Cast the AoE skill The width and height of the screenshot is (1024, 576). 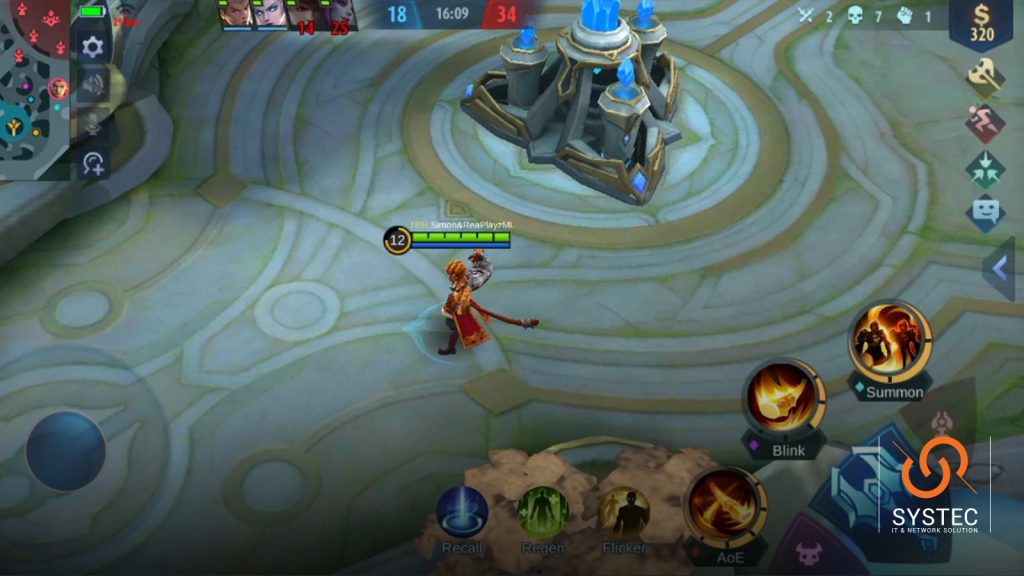723,504
